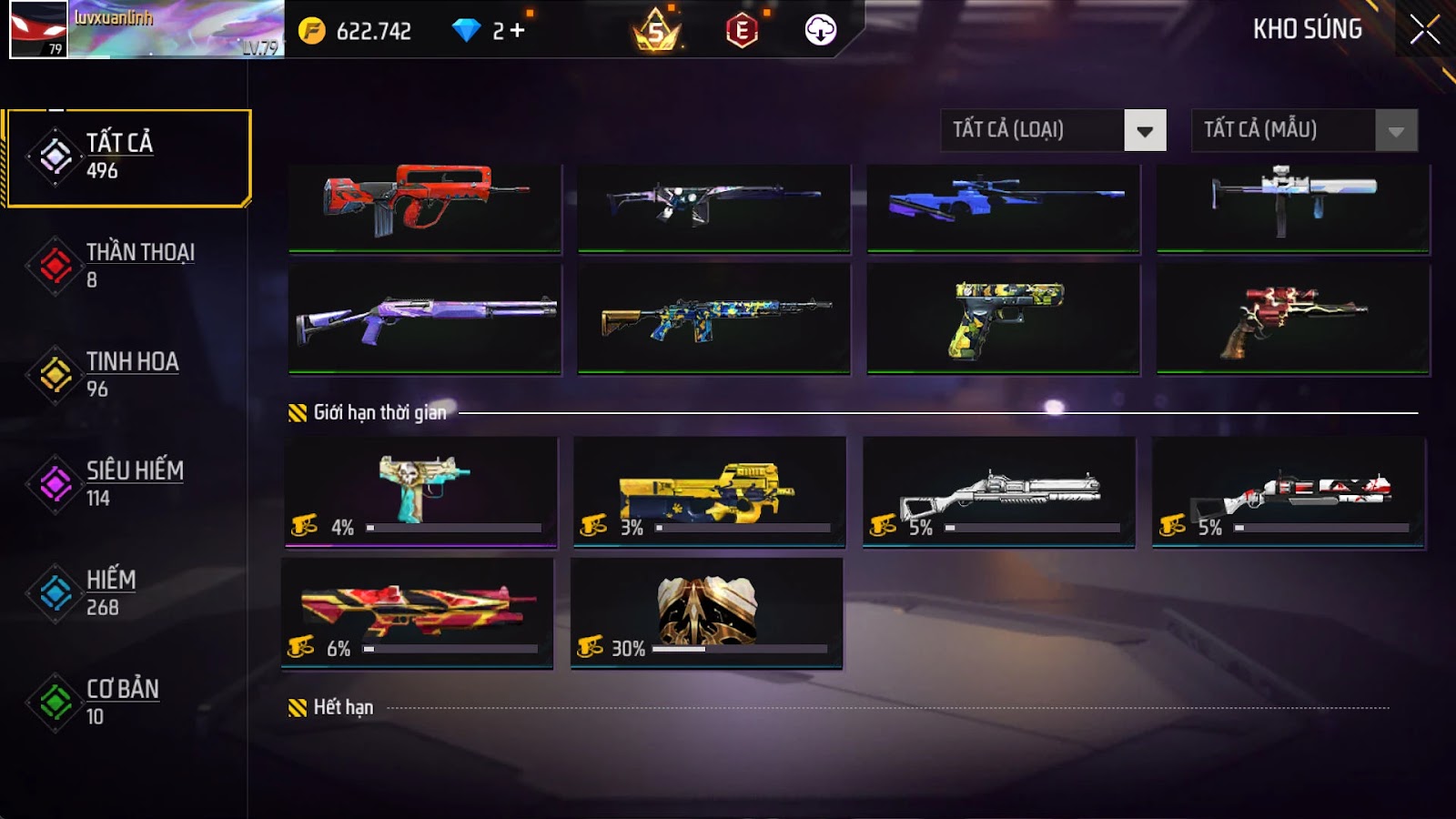The height and width of the screenshot is (819, 1456).
Task: Select the Tất Cả category tab
Action: [127, 157]
